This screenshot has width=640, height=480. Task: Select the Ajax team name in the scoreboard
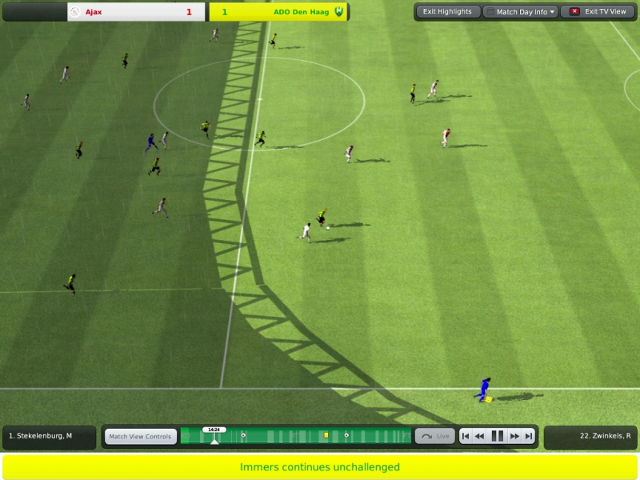coord(94,12)
